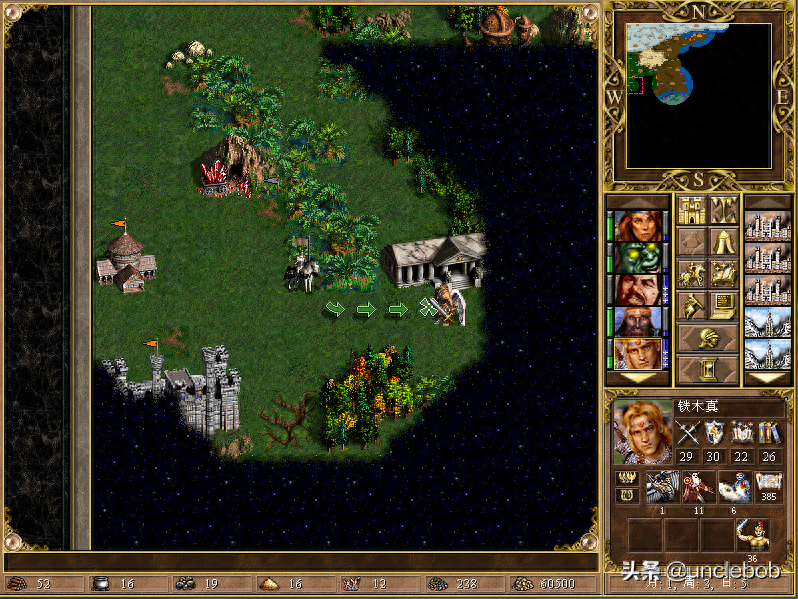Image resolution: width=798 pixels, height=599 pixels.
Task: Put hero to sleep with tent button
Action: coord(723,242)
